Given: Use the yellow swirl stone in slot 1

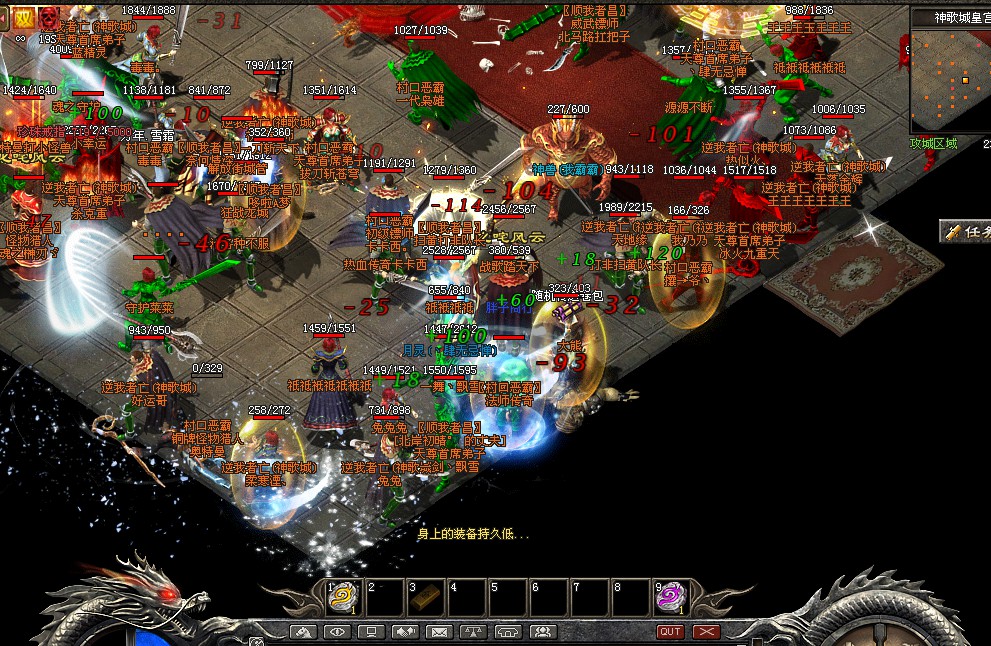Looking at the screenshot, I should (x=345, y=597).
